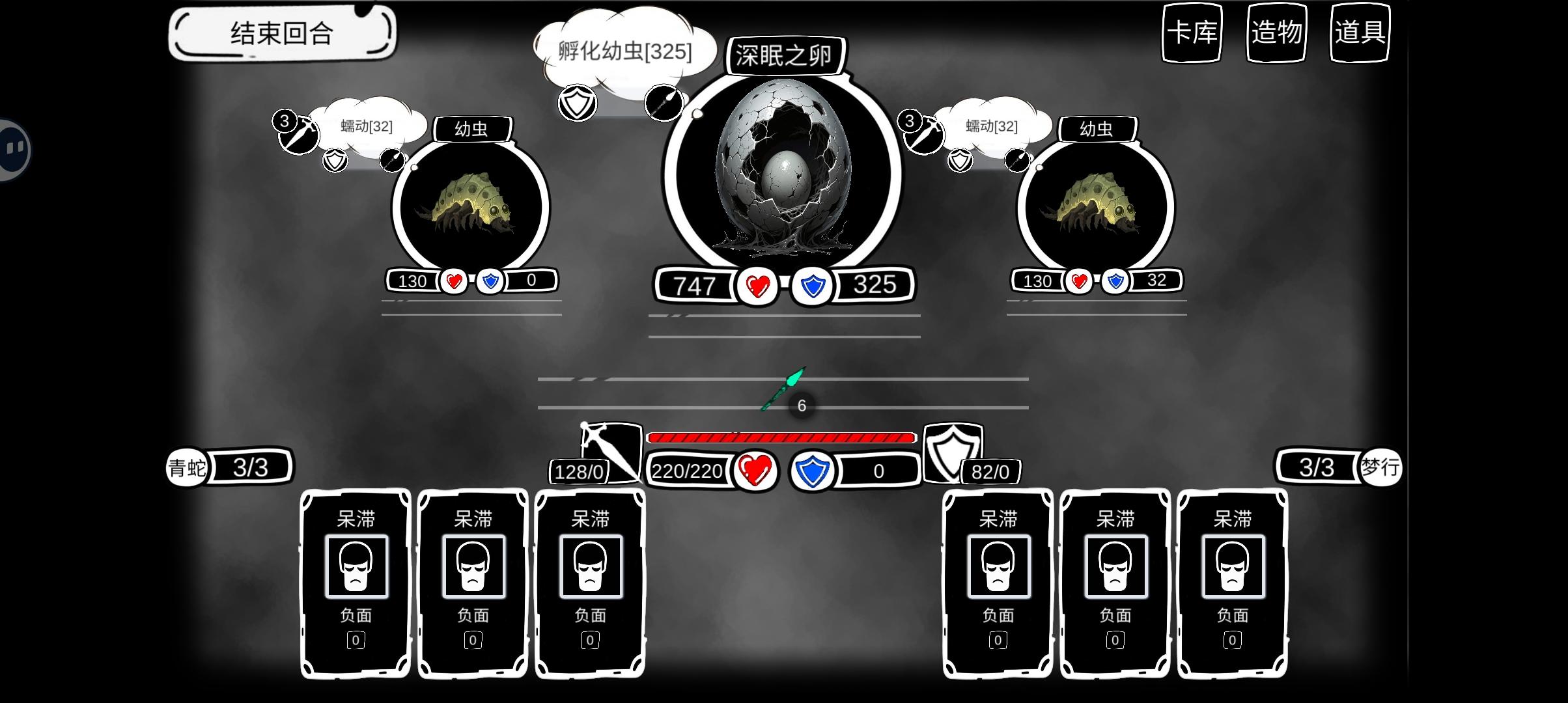Click the red heart HP icon beside 220/220
The height and width of the screenshot is (703, 1568).
tap(755, 470)
